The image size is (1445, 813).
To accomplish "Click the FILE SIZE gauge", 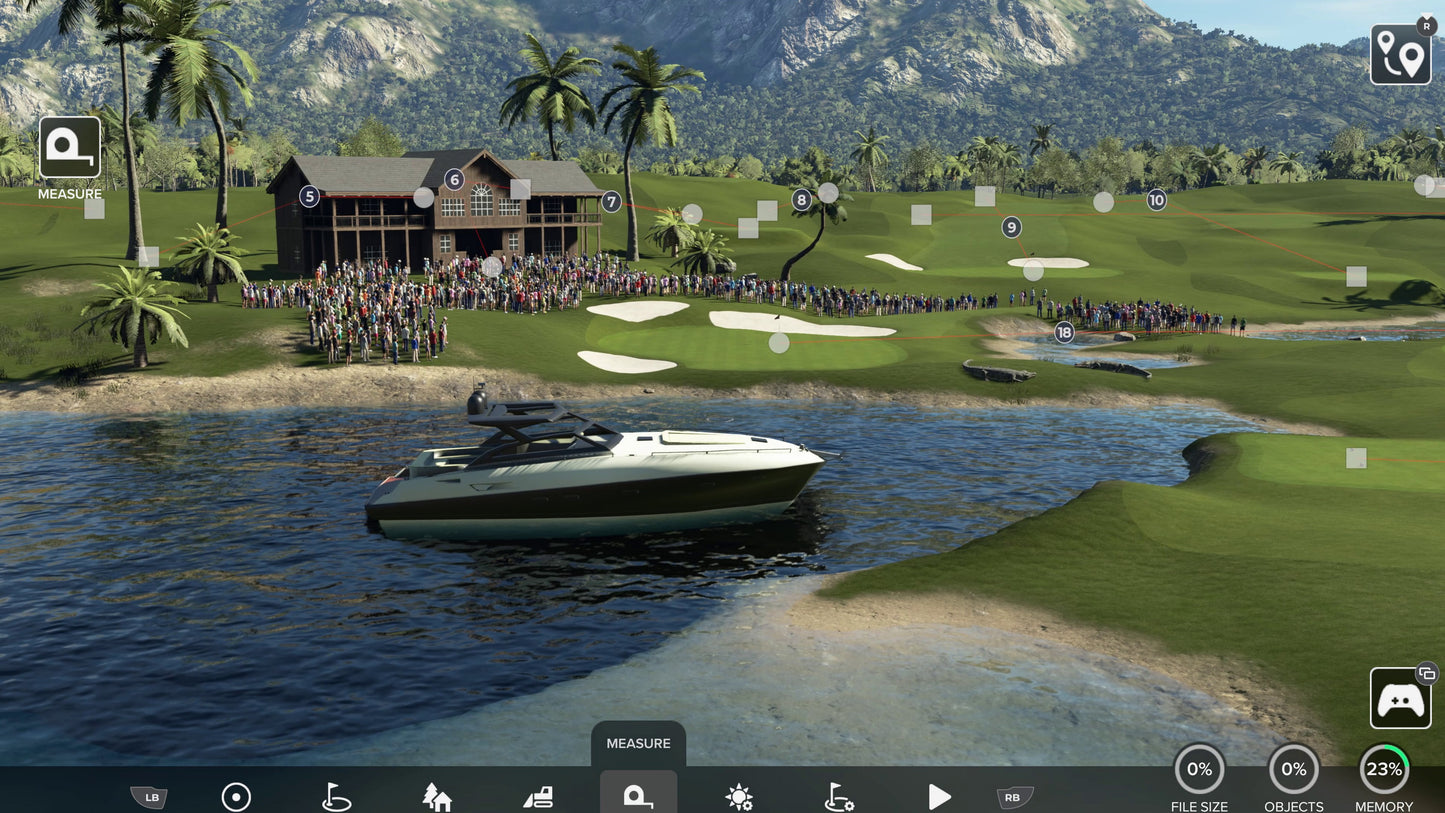I will point(1198,768).
